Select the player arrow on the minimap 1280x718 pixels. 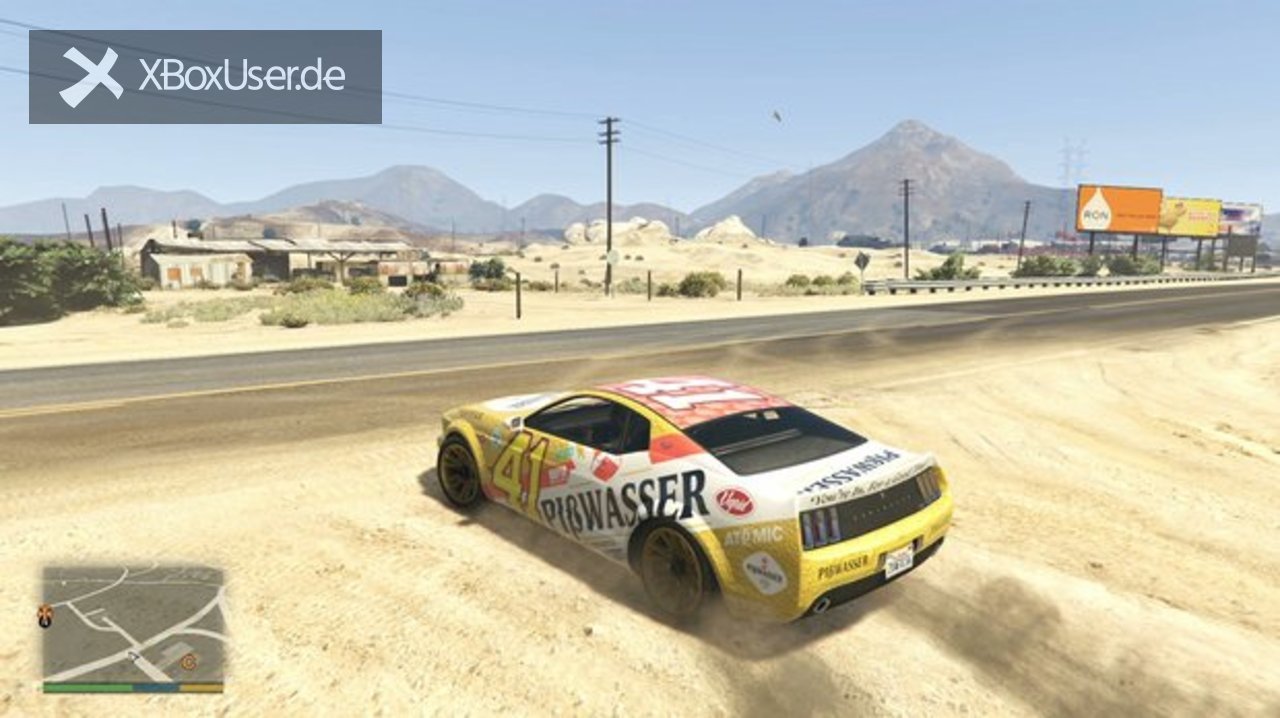tap(133, 655)
